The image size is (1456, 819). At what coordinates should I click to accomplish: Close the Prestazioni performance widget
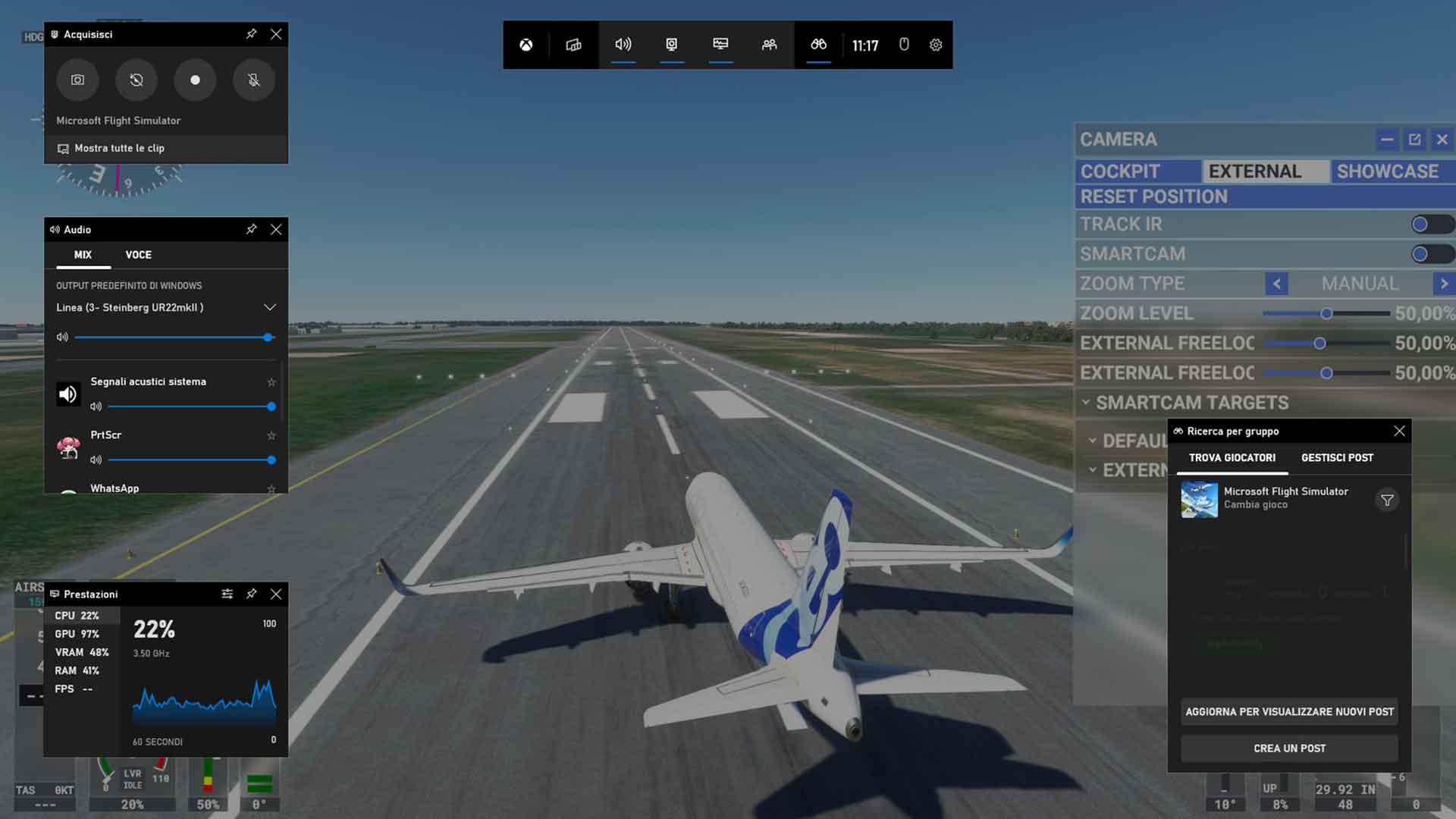click(x=276, y=594)
